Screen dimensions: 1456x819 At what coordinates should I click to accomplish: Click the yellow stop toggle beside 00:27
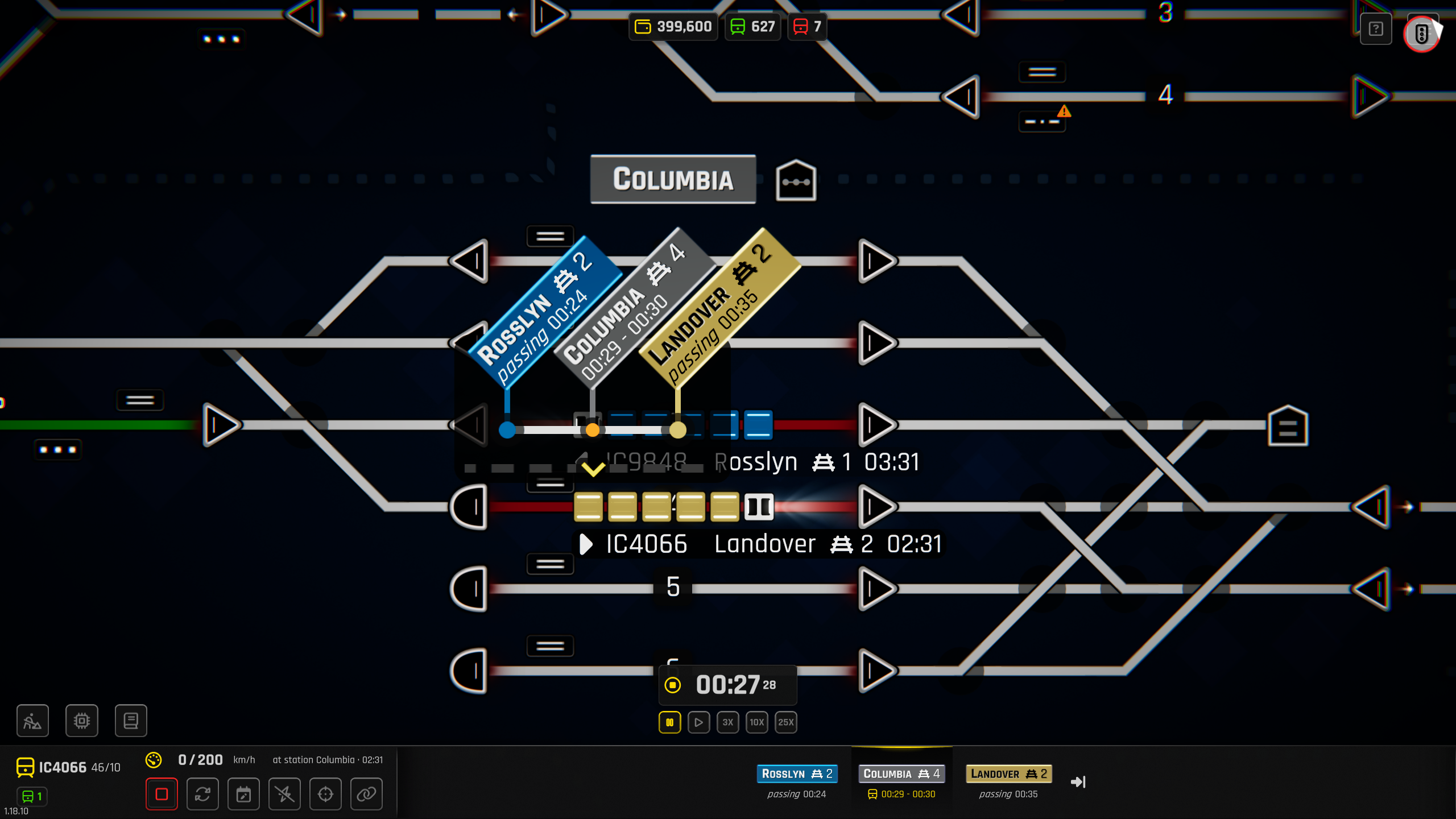(x=673, y=685)
